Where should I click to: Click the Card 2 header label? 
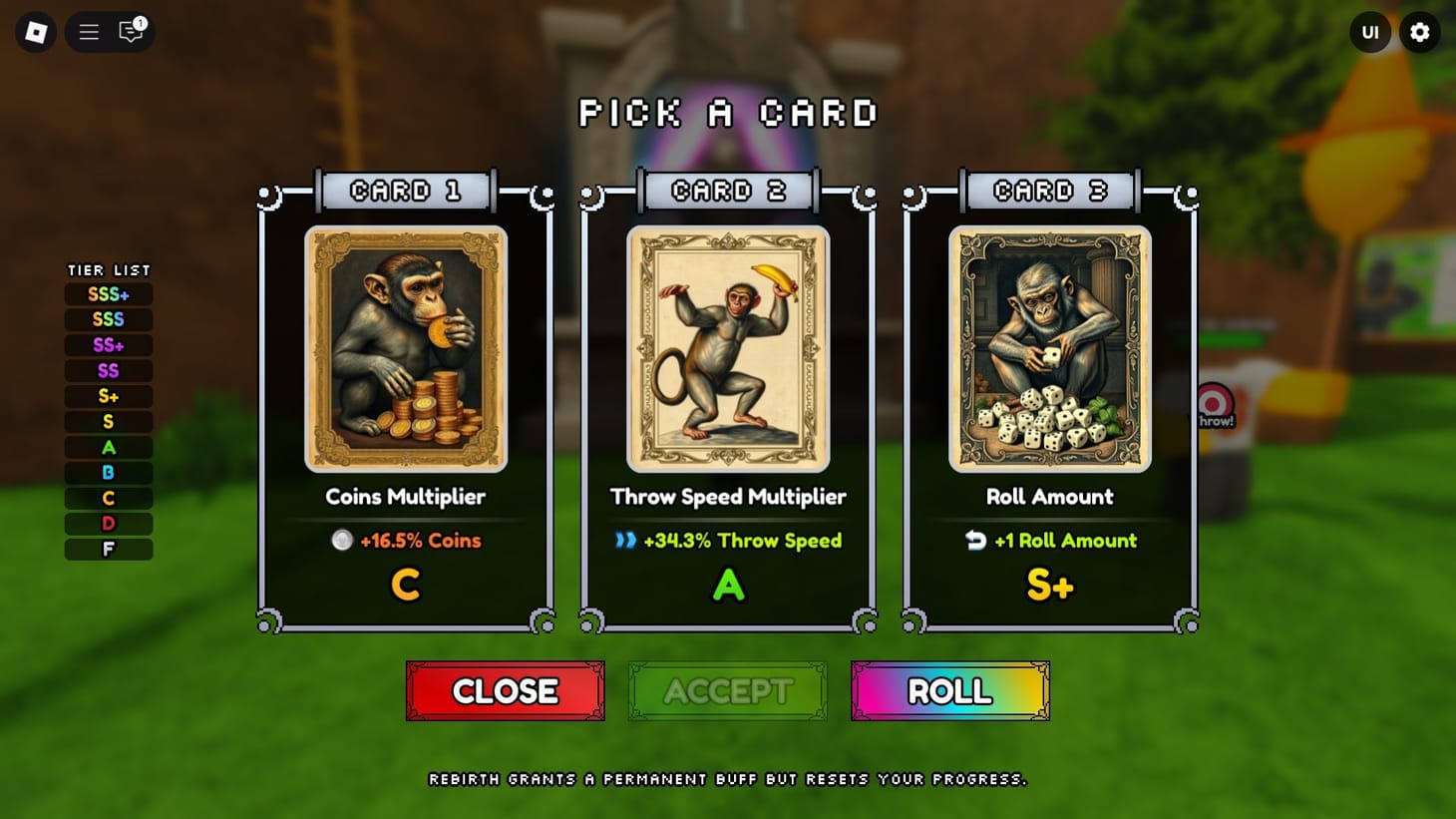point(727,190)
